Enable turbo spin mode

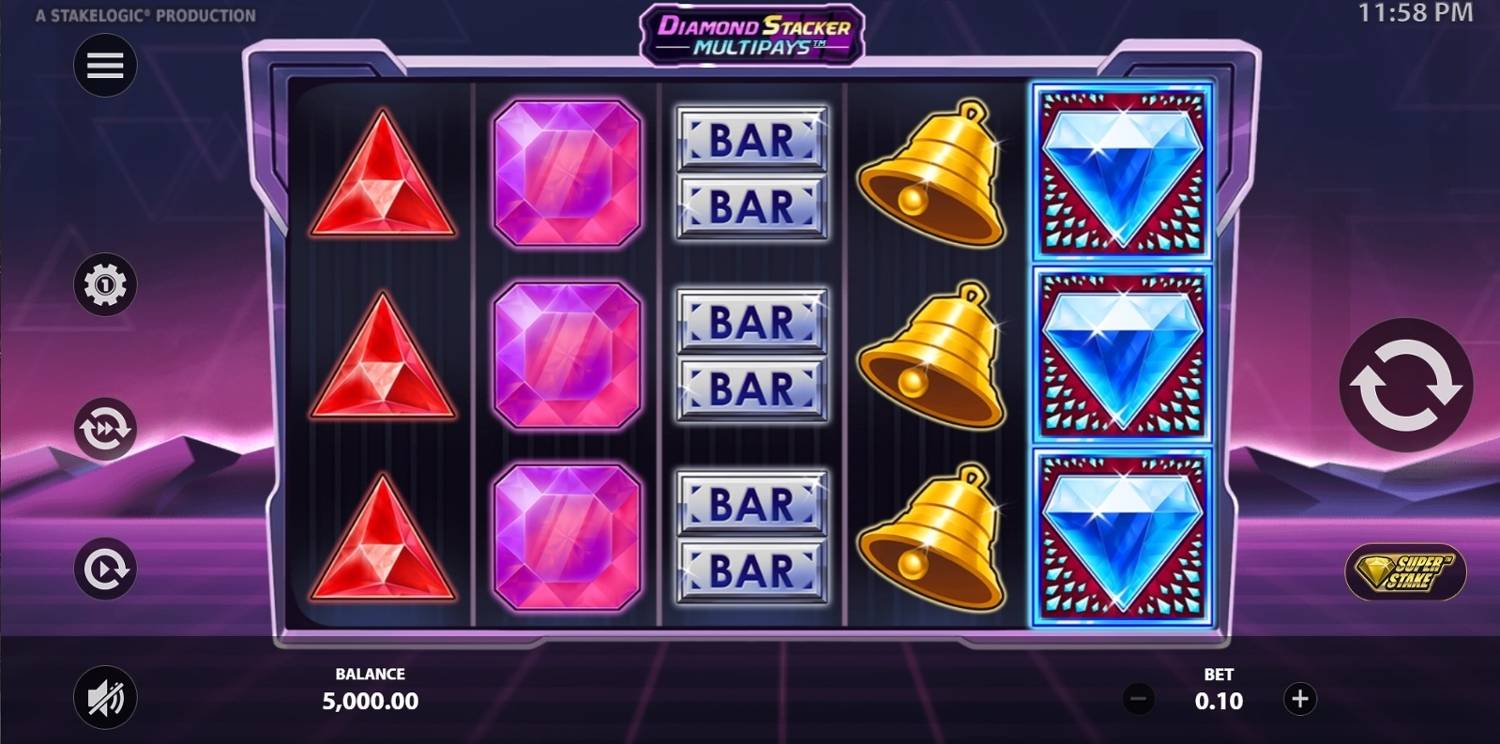coord(104,427)
